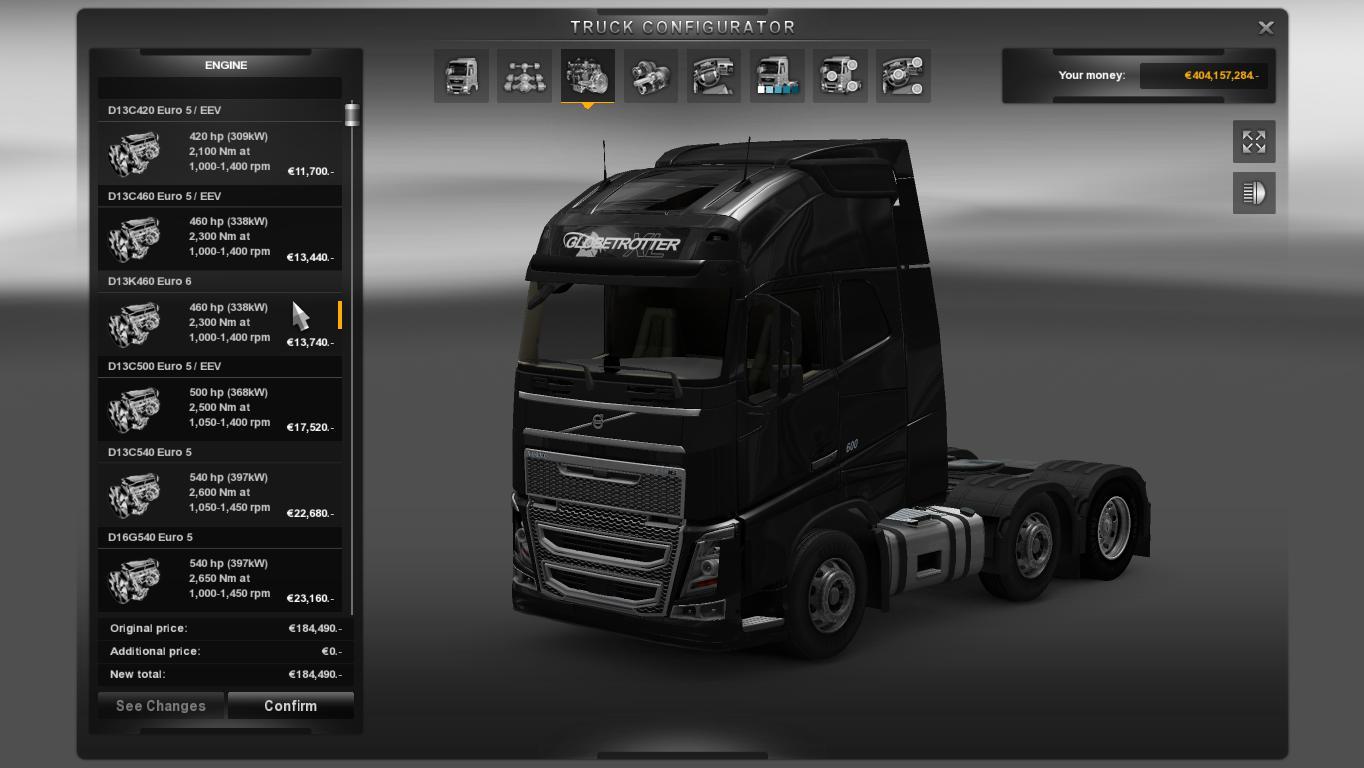Click the engine list scrollbar handle
This screenshot has height=768, width=1364.
(x=352, y=115)
